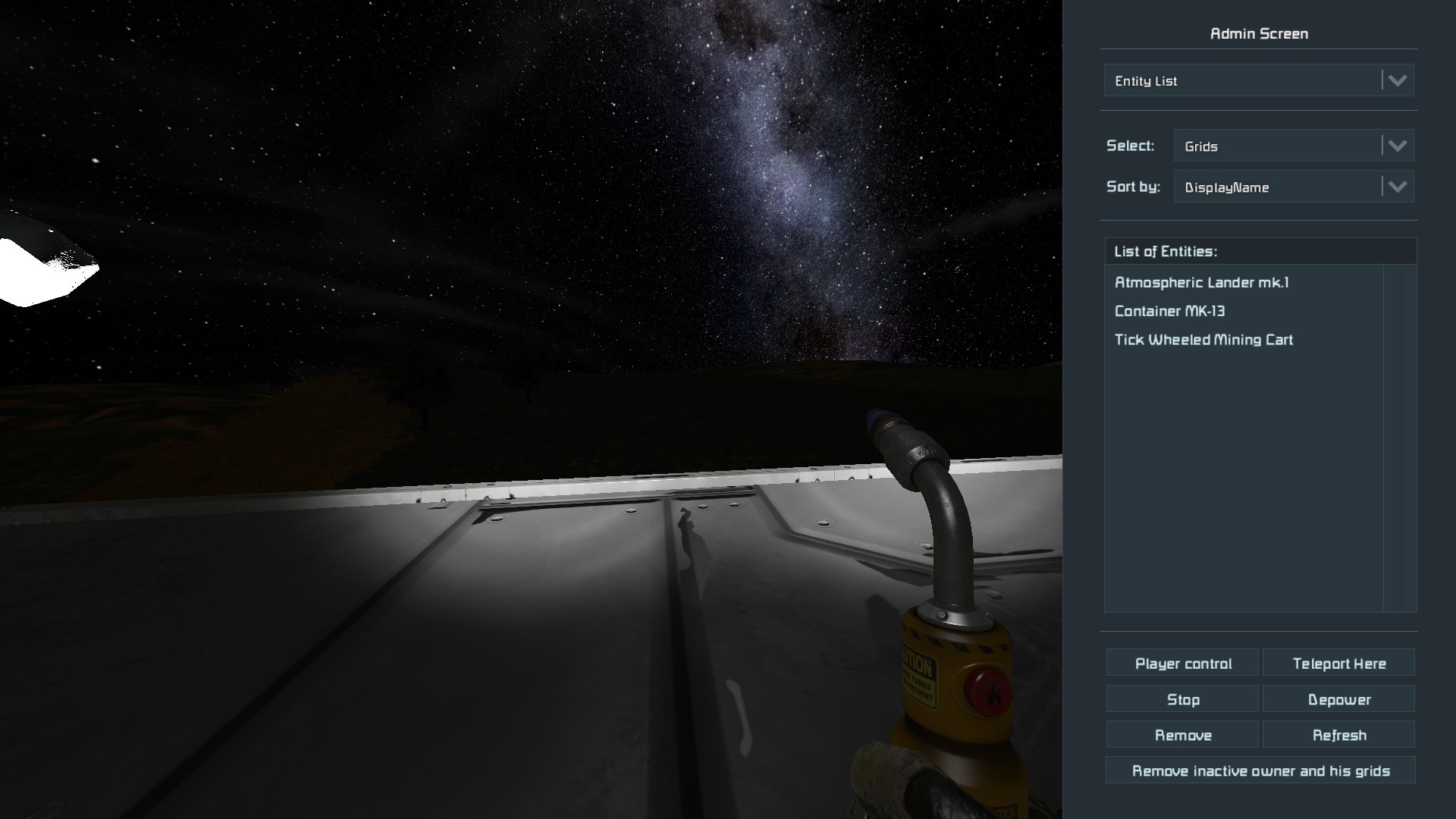1456x819 pixels.
Task: Click the entity list scrollbar
Action: coord(1400,438)
